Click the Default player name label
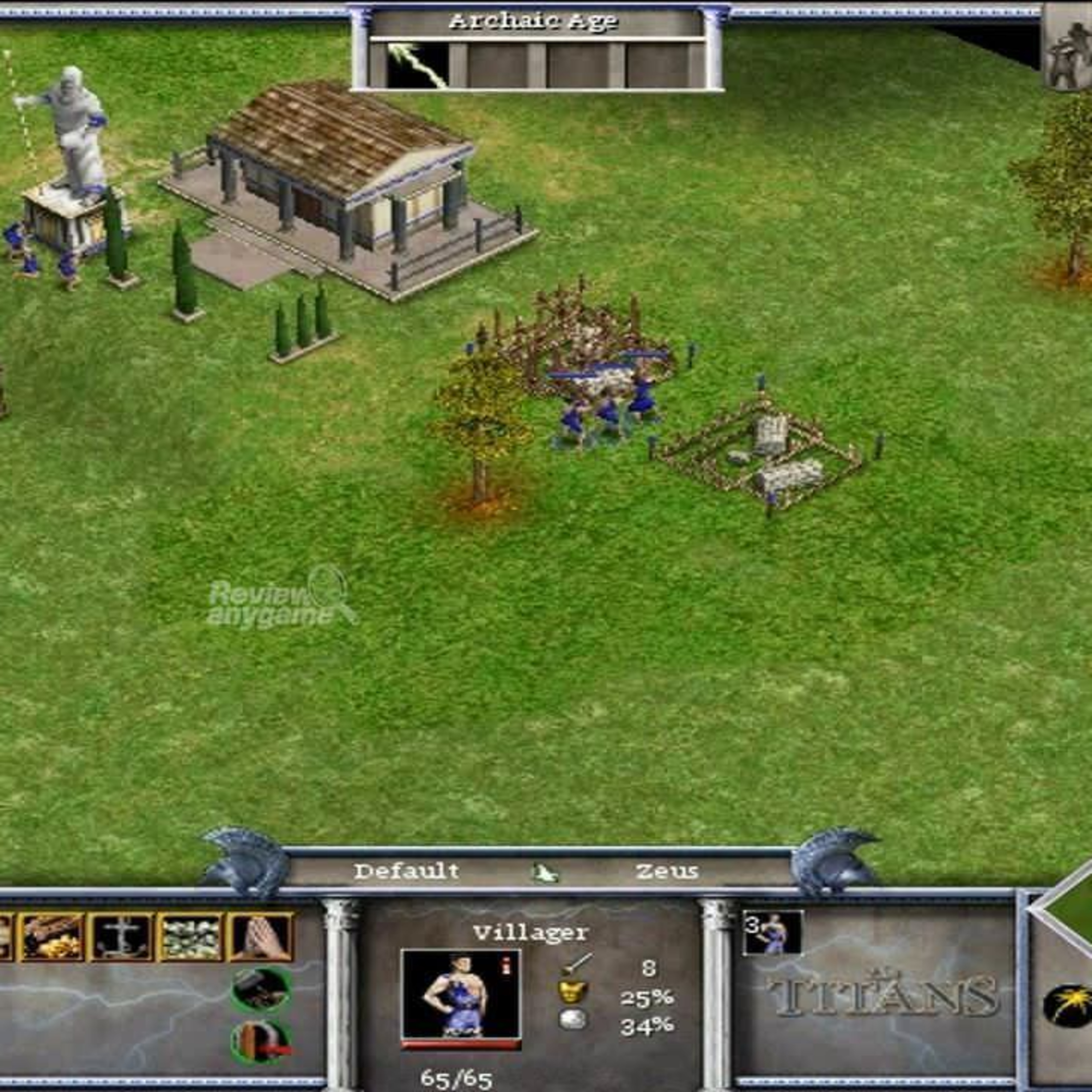The image size is (1092, 1092). [407, 871]
